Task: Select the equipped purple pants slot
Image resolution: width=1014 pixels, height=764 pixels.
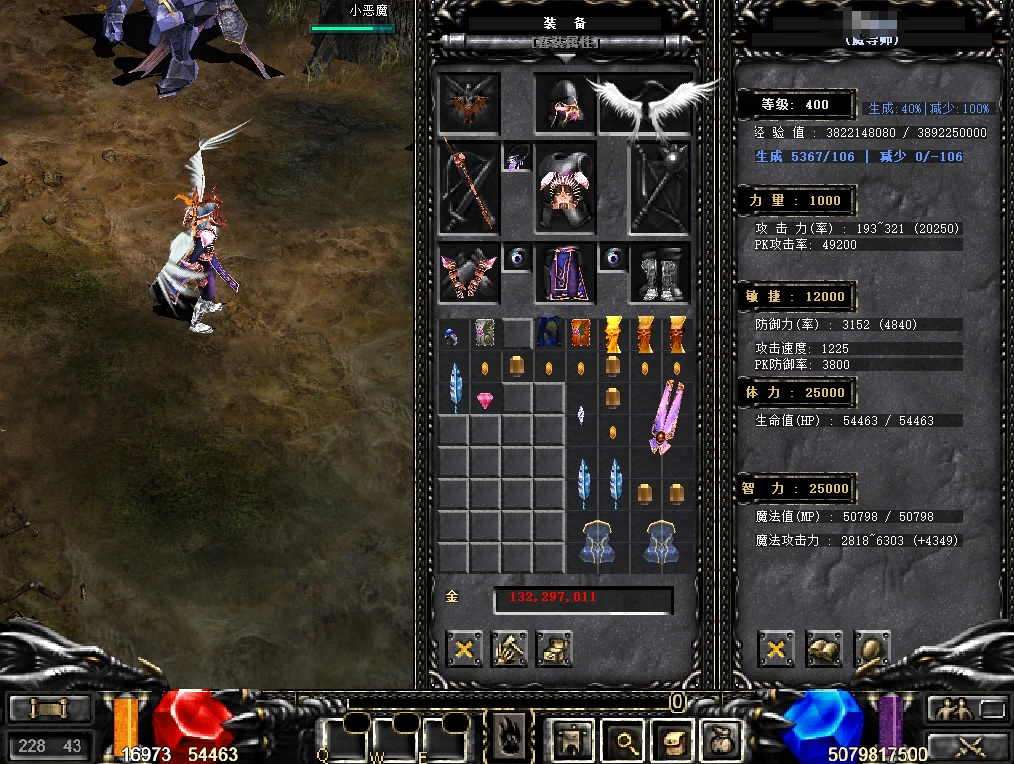Action: click(565, 273)
